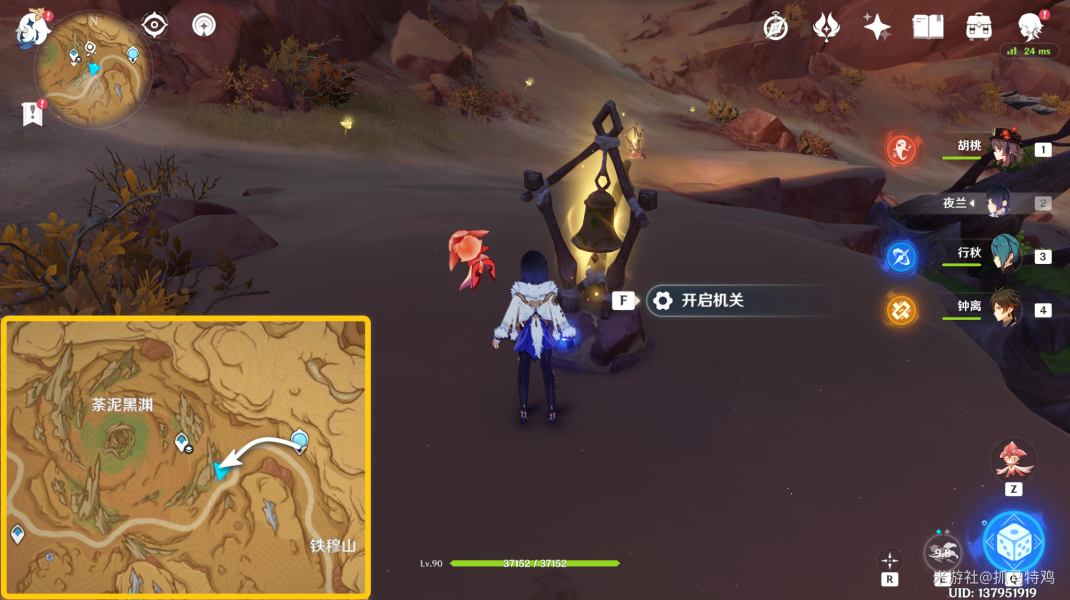The width and height of the screenshot is (1070, 600).
Task: Use the red fairy gadget icon
Action: point(1013,459)
